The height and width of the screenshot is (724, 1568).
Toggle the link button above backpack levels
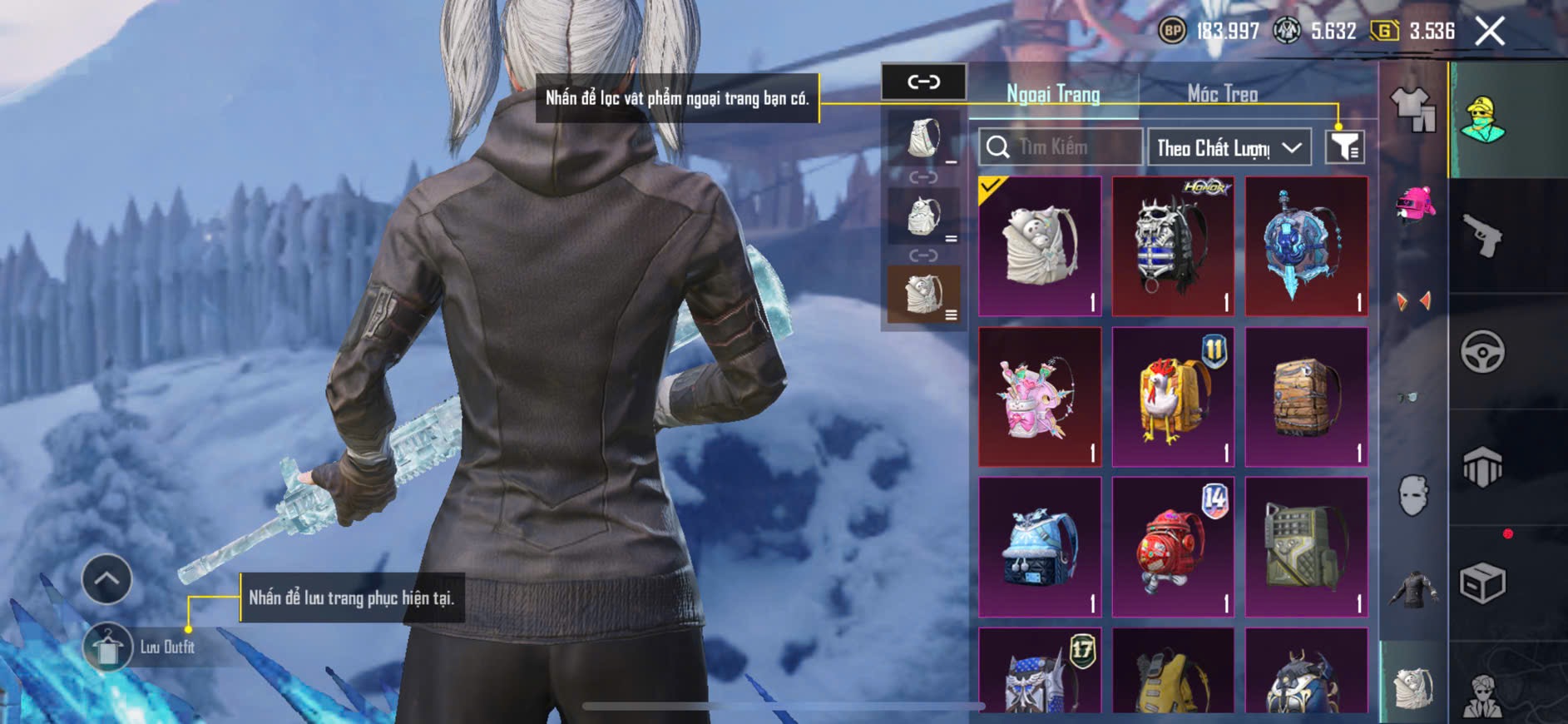923,82
